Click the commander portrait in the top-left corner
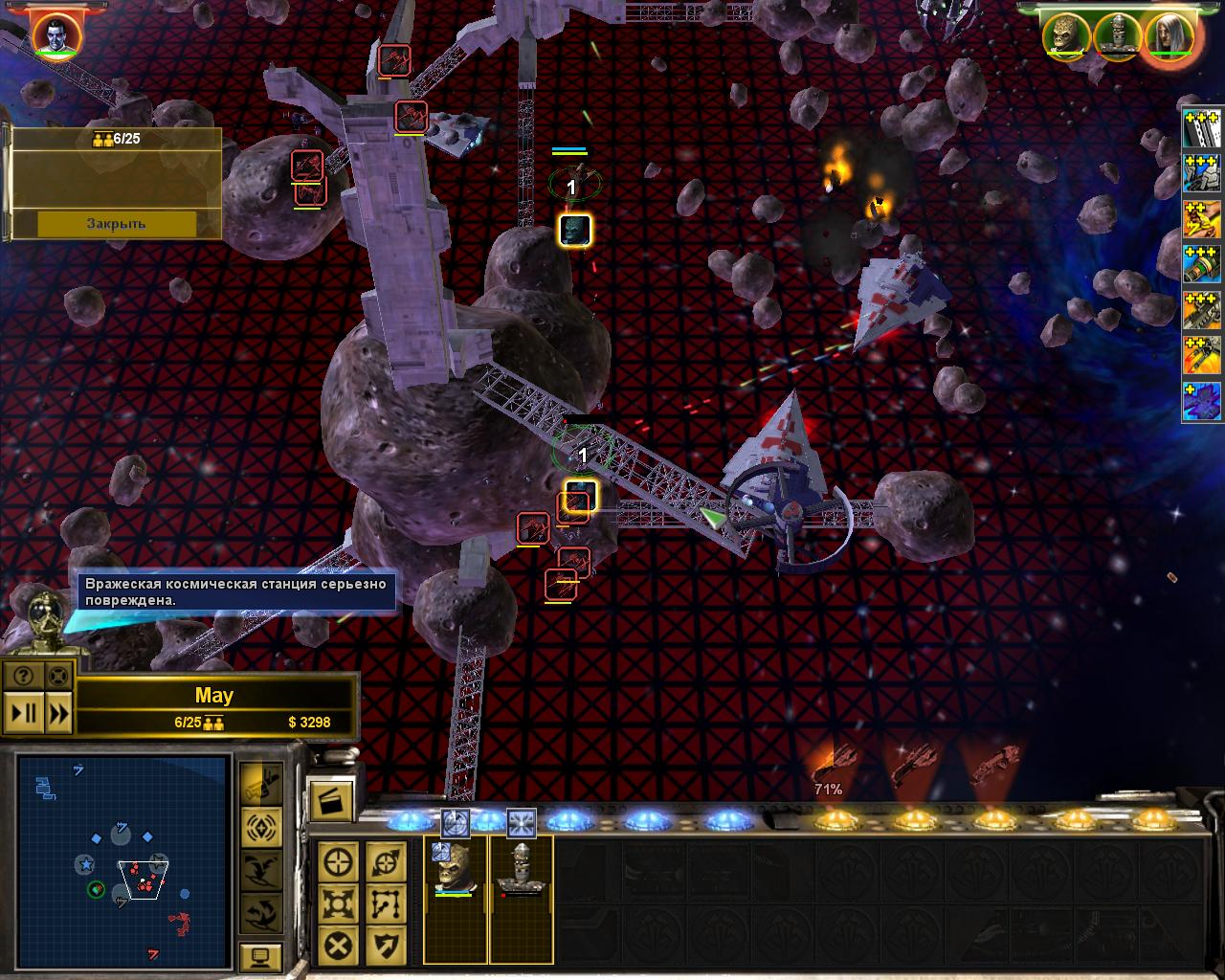 [x=56, y=35]
